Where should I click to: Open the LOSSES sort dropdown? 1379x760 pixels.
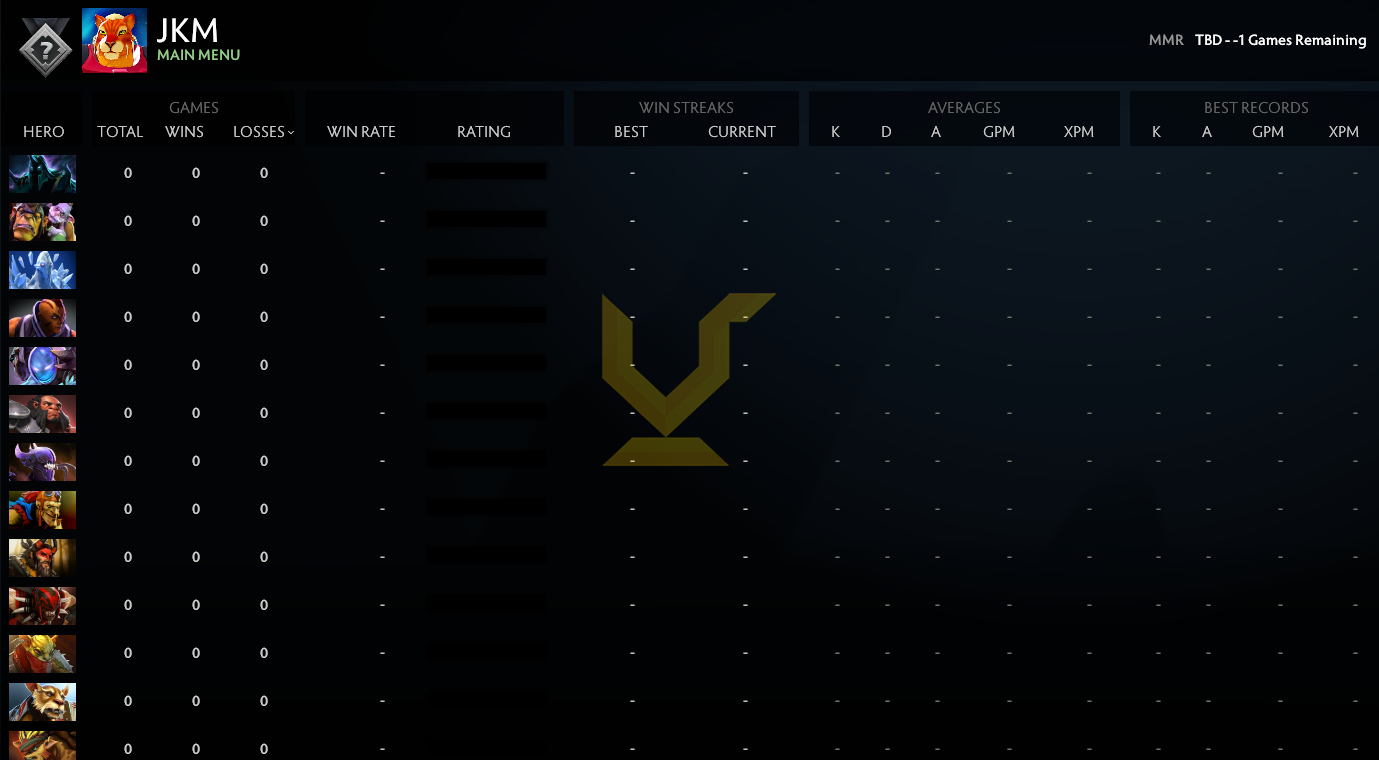pyautogui.click(x=263, y=131)
